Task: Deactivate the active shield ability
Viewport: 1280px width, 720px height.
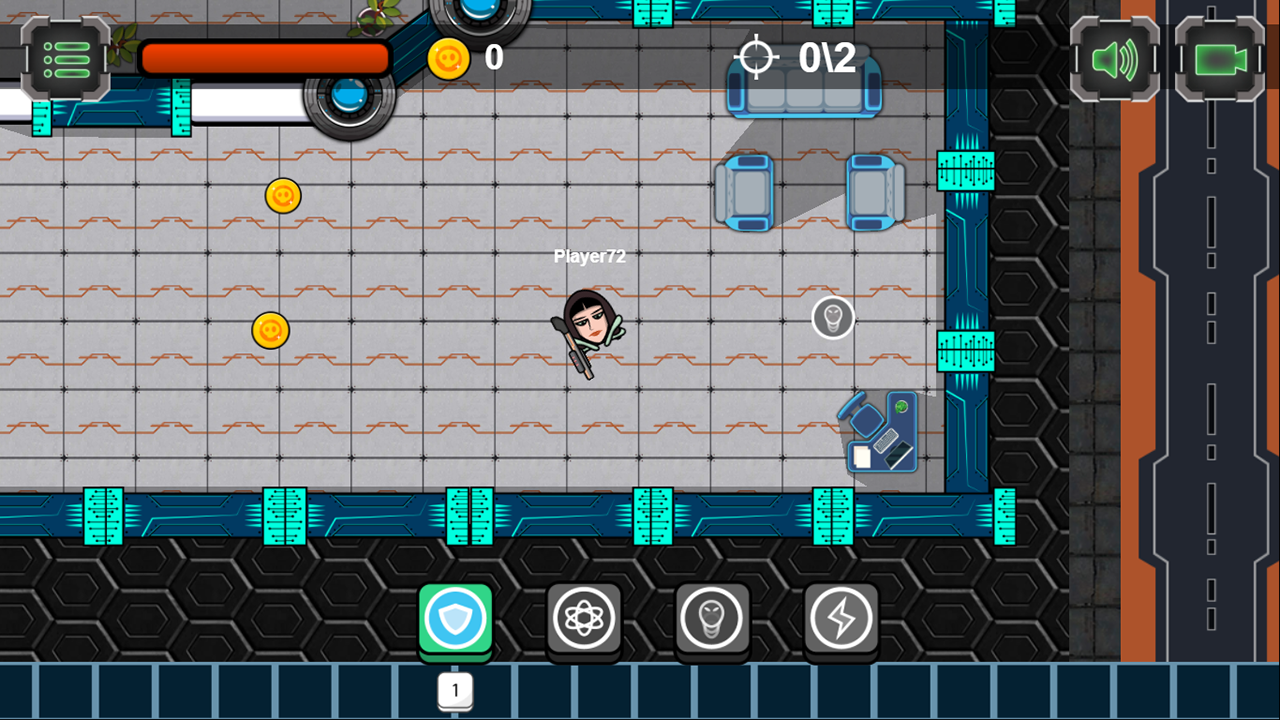Action: [455, 618]
